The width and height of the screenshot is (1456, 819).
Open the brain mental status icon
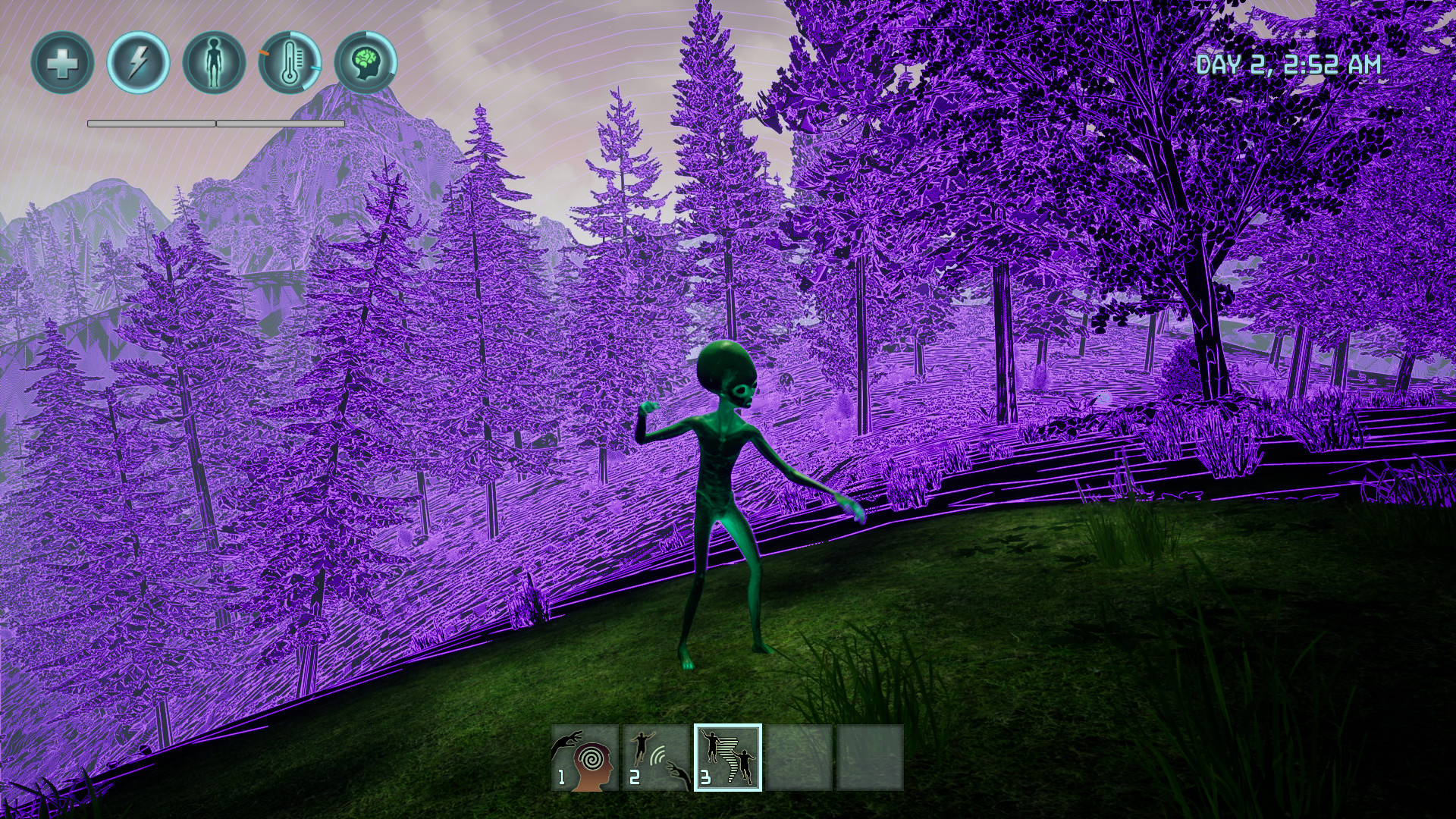(367, 62)
